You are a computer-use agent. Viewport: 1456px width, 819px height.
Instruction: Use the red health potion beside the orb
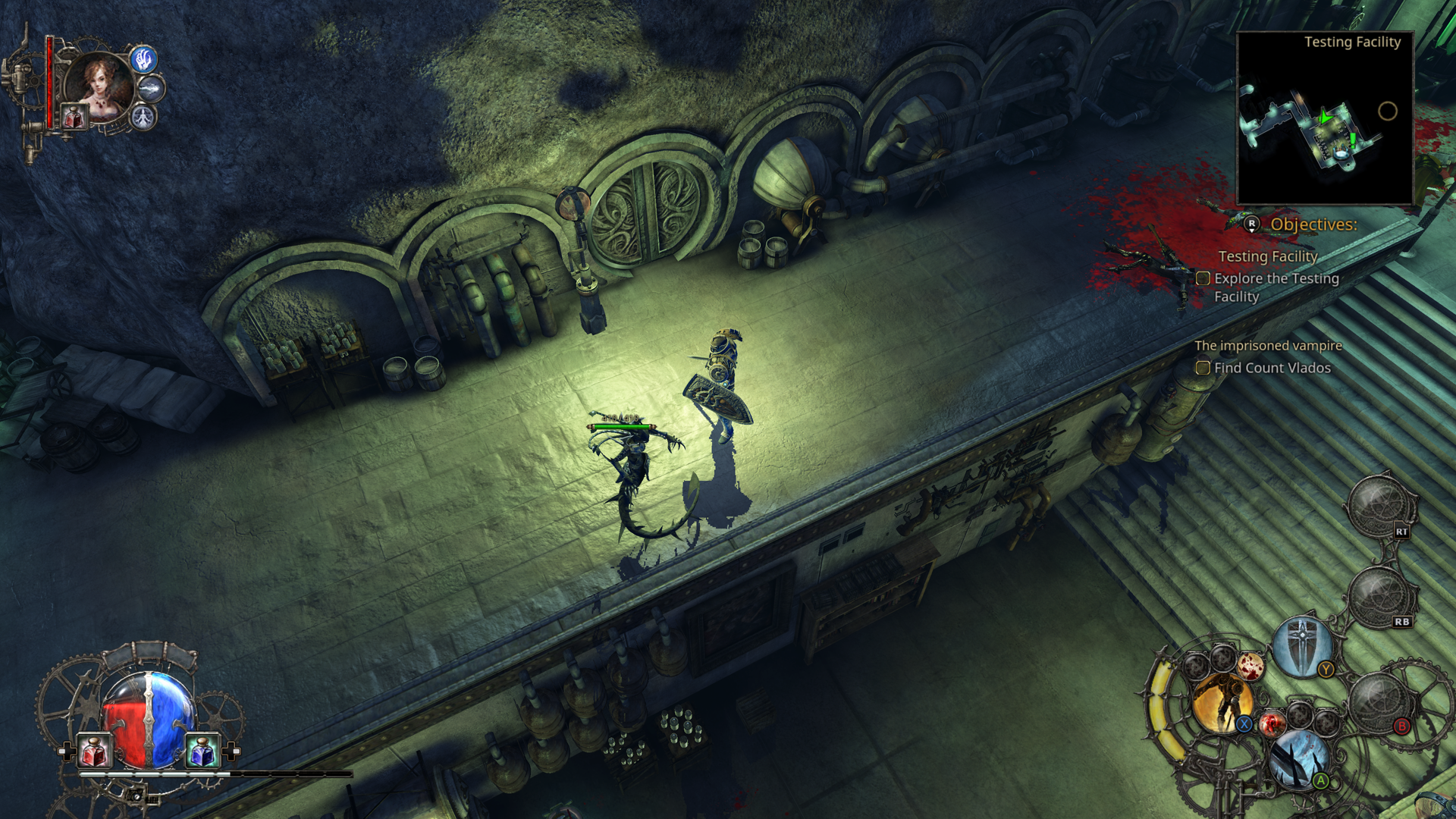(x=96, y=751)
